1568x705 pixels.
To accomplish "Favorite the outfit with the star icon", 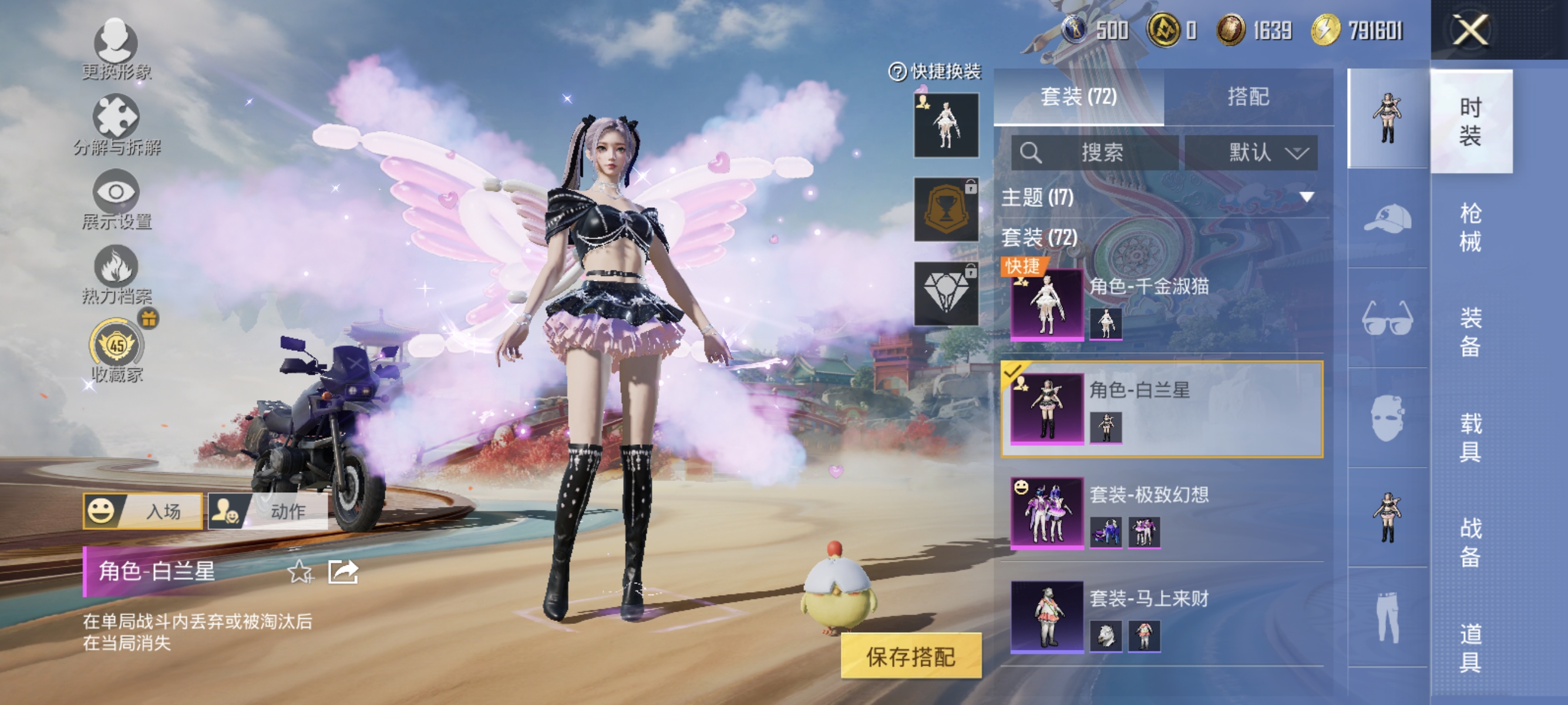I will [x=300, y=572].
